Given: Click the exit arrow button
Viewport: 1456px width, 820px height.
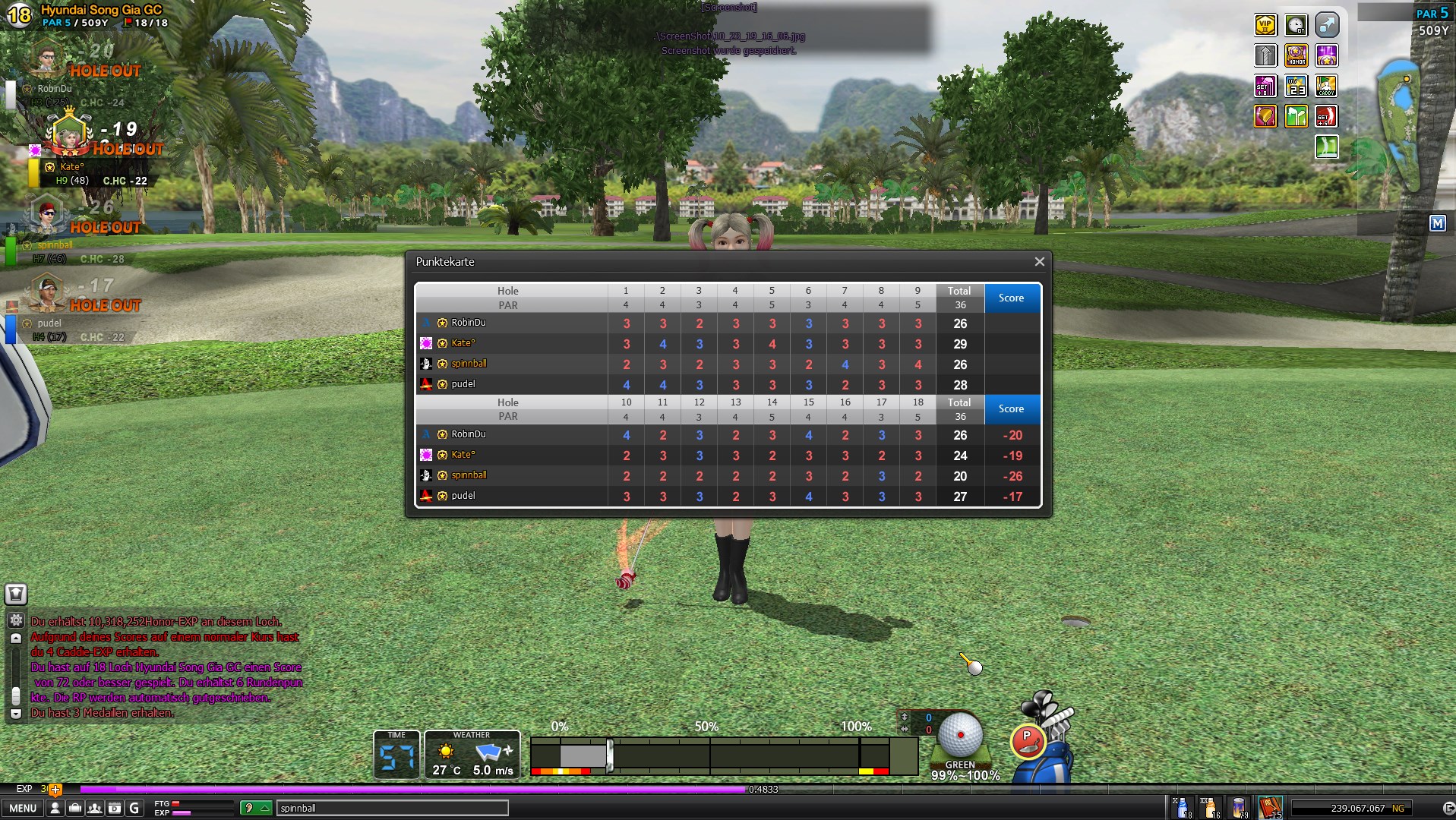Looking at the screenshot, I should pyautogui.click(x=1448, y=808).
